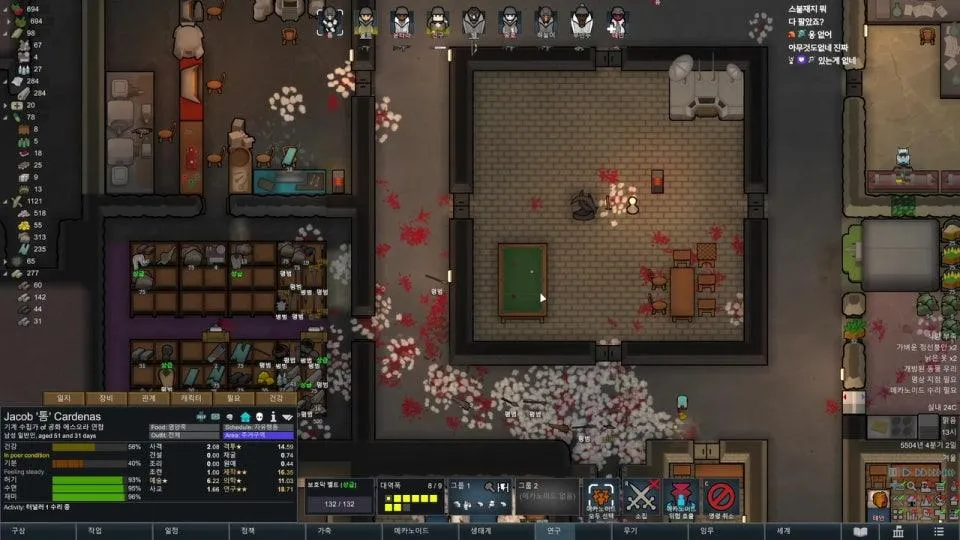This screenshot has height=540, width=960.
Task: Open the 연구 (Research) tab
Action: (554, 531)
